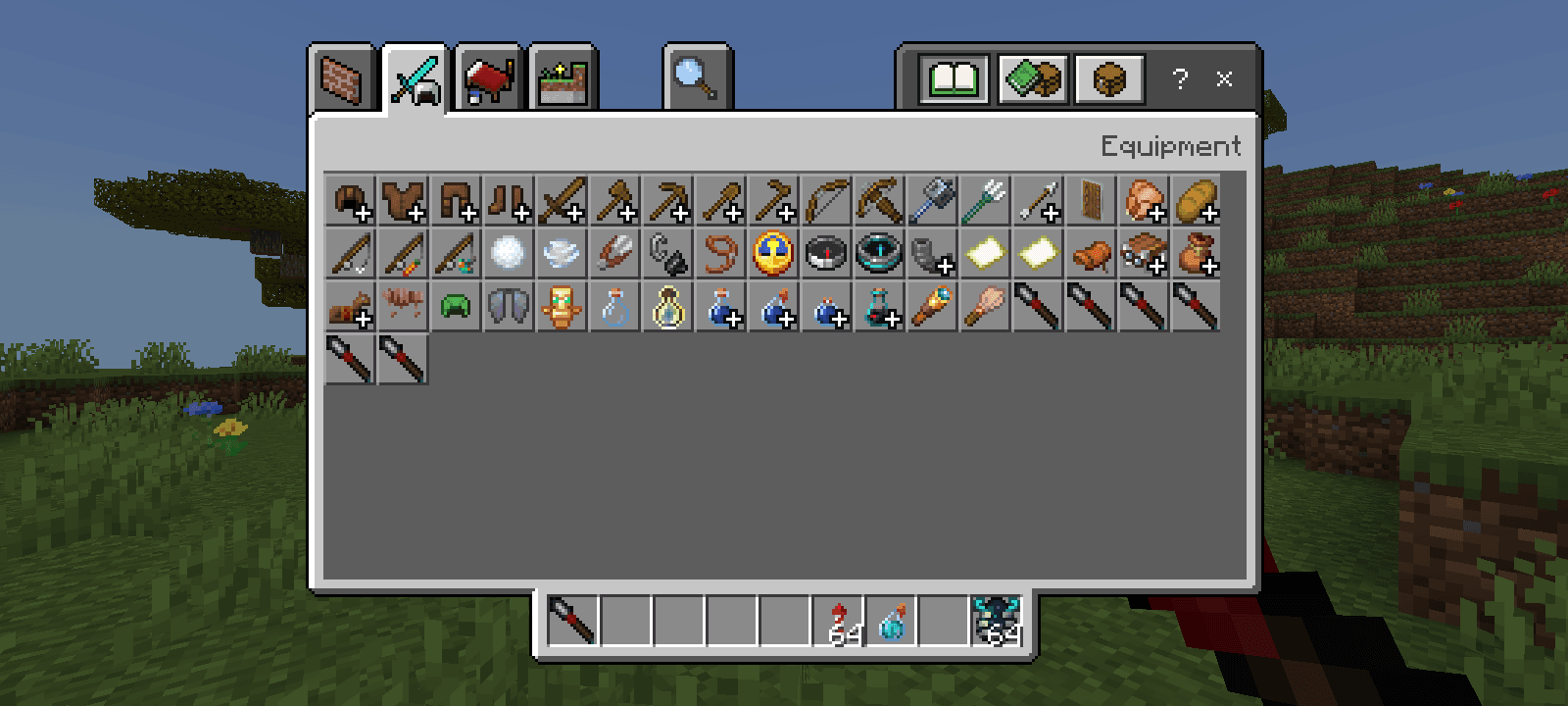The height and width of the screenshot is (706, 1568).
Task: Pick up the wooden sword
Action: [x=562, y=201]
